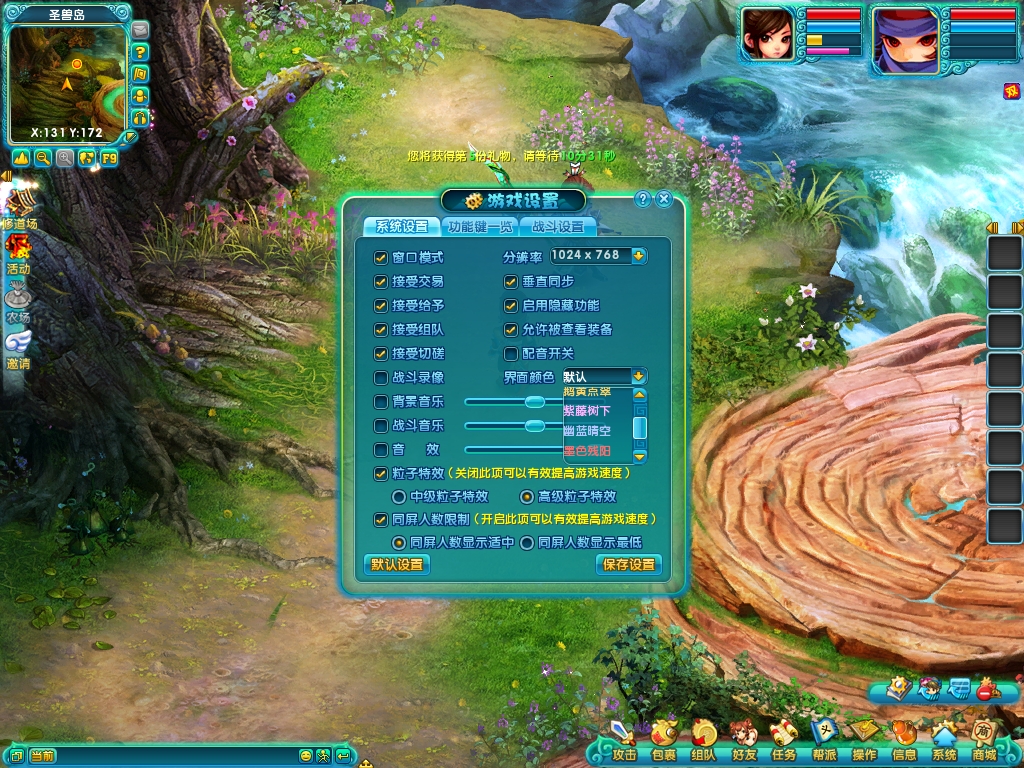The image size is (1024, 768).
Task: Select the 中级粒子特效 option
Action: click(399, 496)
